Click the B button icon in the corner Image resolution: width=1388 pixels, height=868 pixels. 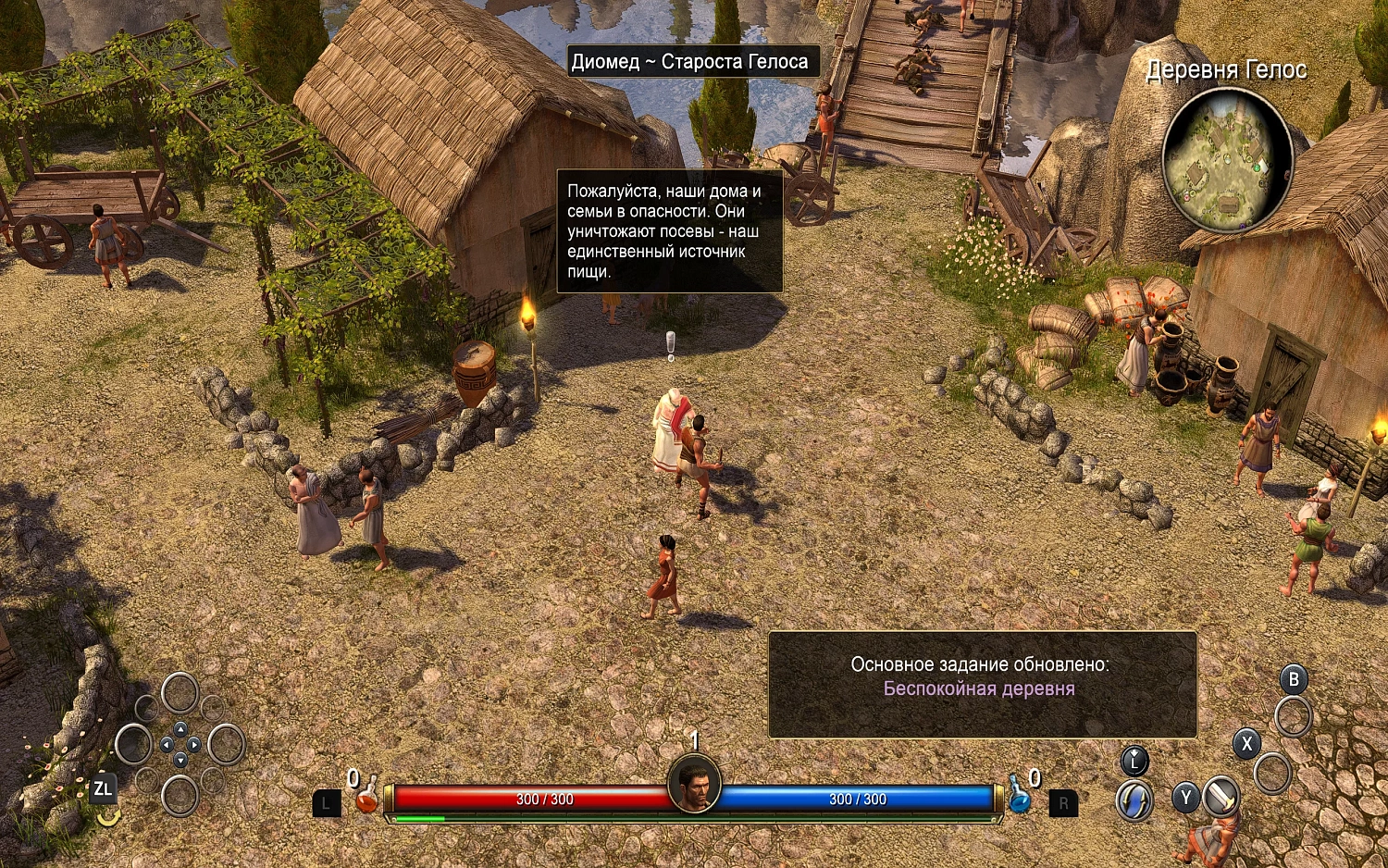(1294, 680)
